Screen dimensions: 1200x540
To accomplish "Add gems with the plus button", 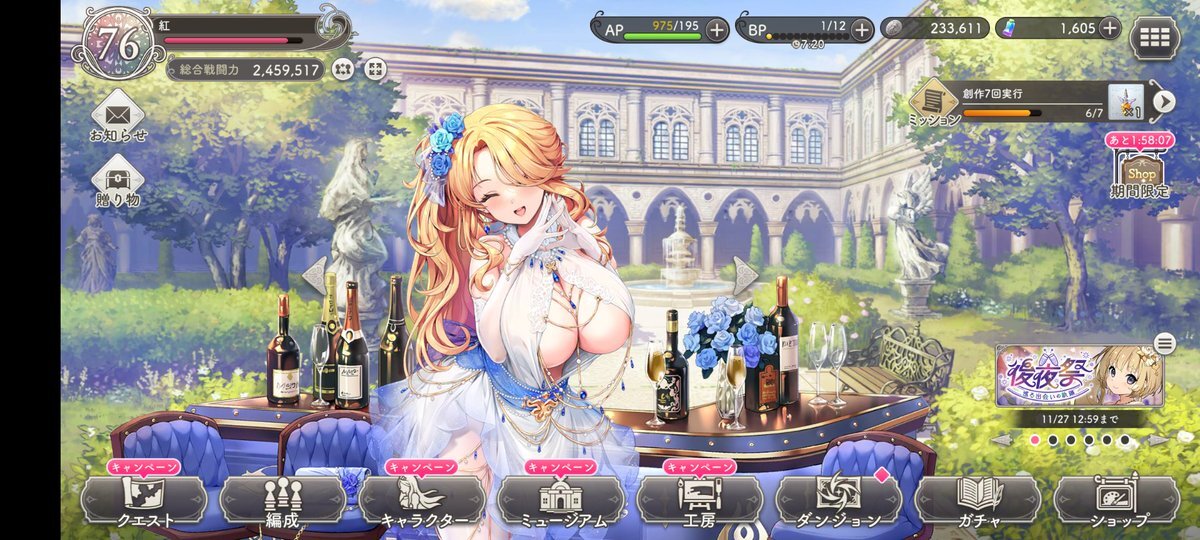I will click(x=1109, y=28).
